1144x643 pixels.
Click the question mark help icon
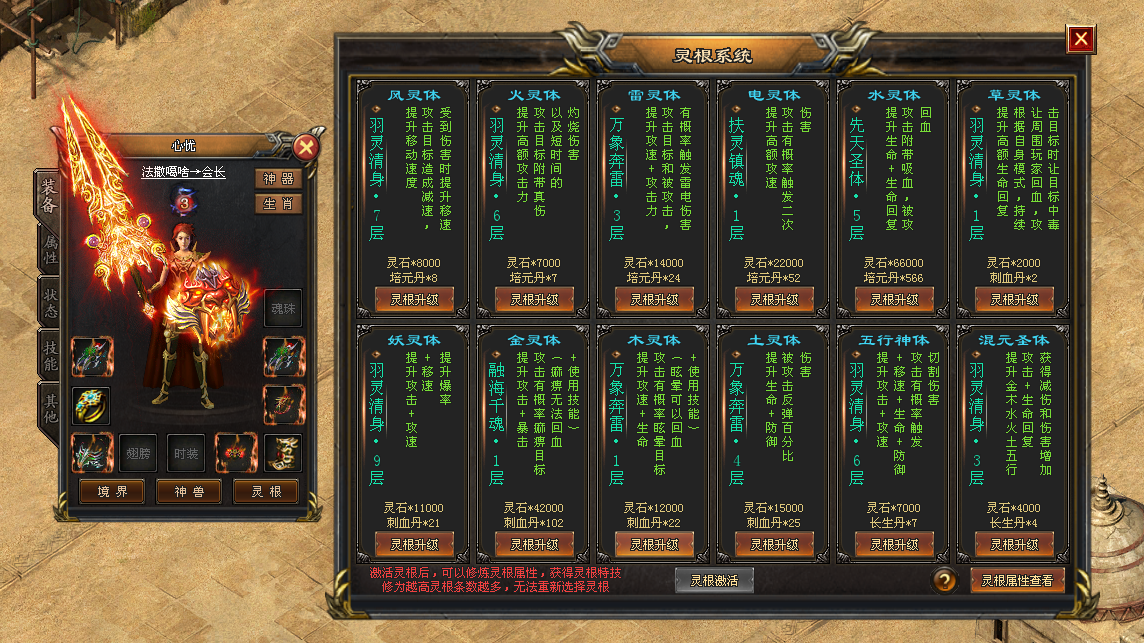coord(945,580)
